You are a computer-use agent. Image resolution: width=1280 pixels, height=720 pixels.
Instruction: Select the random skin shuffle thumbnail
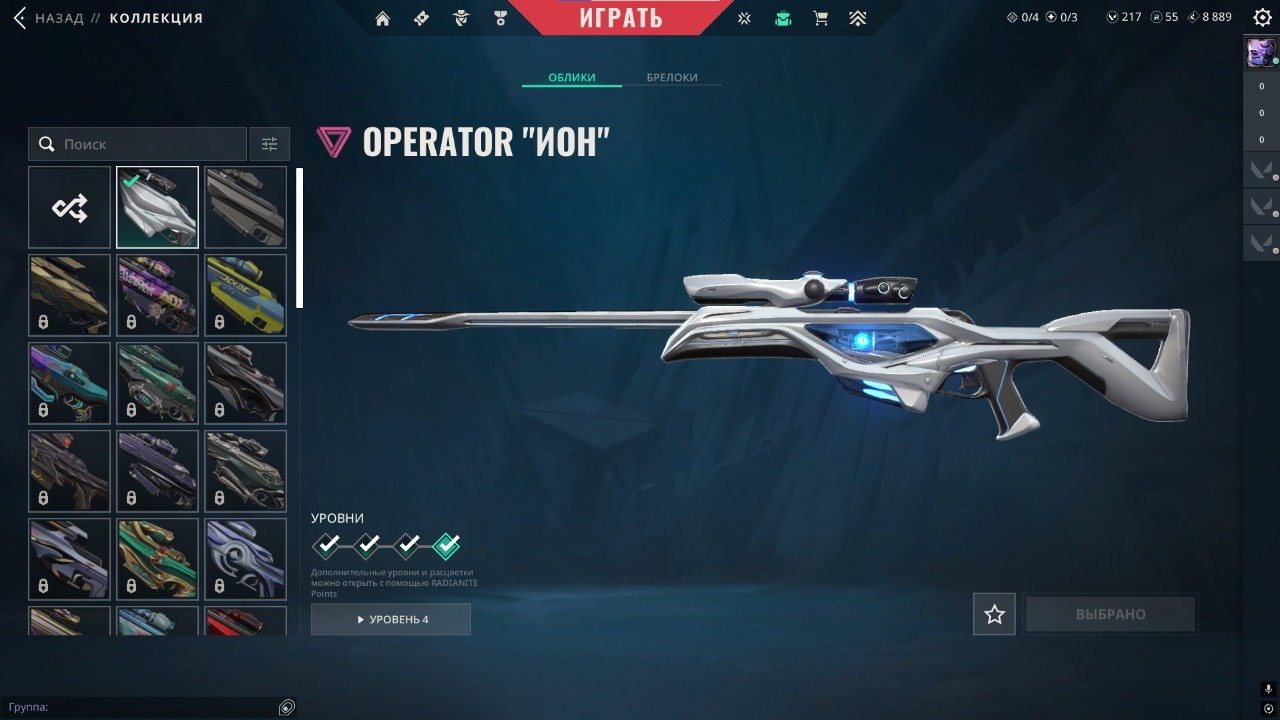pos(68,206)
